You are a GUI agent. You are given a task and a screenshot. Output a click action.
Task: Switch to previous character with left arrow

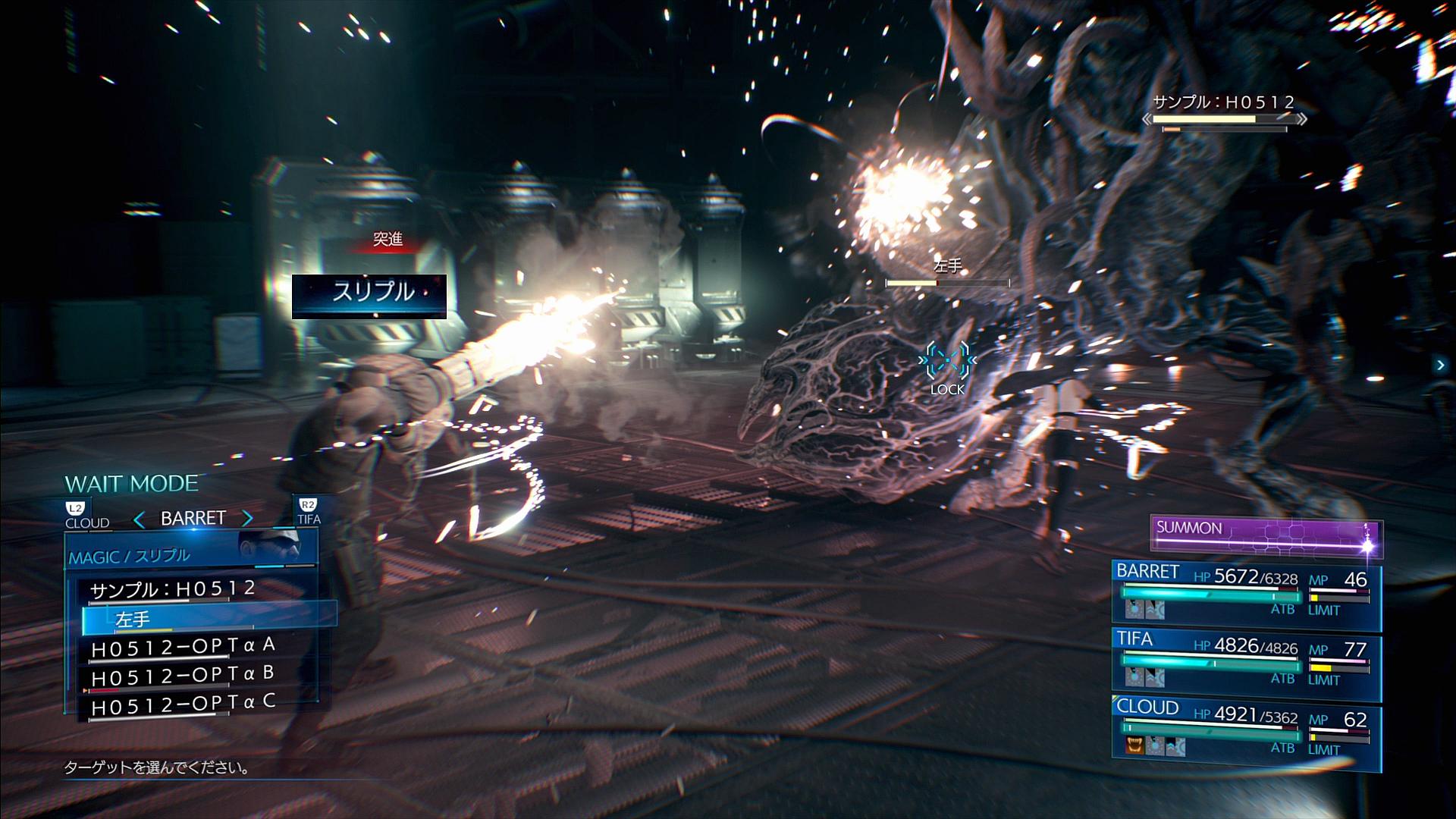139,519
